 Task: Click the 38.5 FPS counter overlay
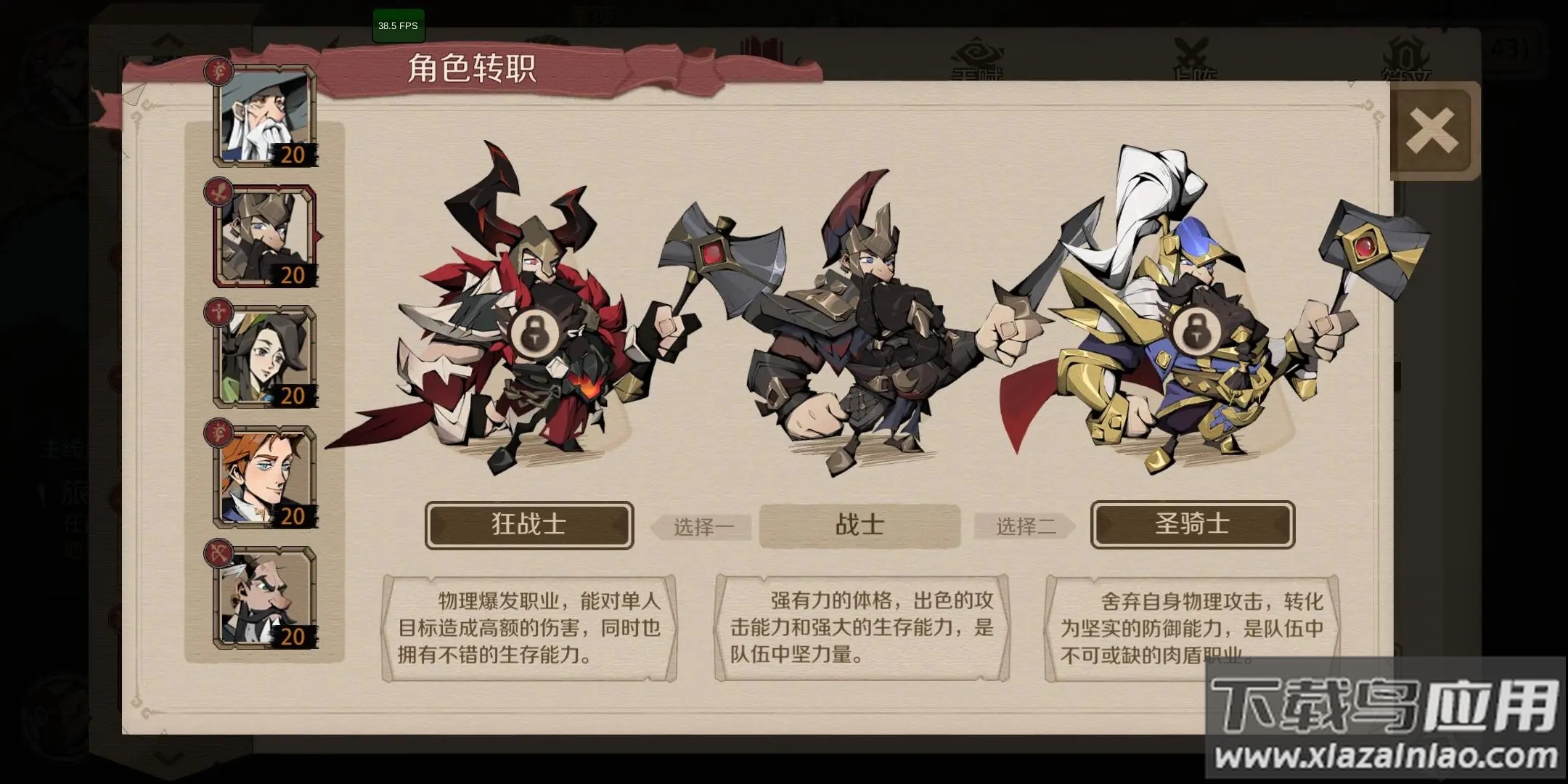click(397, 27)
